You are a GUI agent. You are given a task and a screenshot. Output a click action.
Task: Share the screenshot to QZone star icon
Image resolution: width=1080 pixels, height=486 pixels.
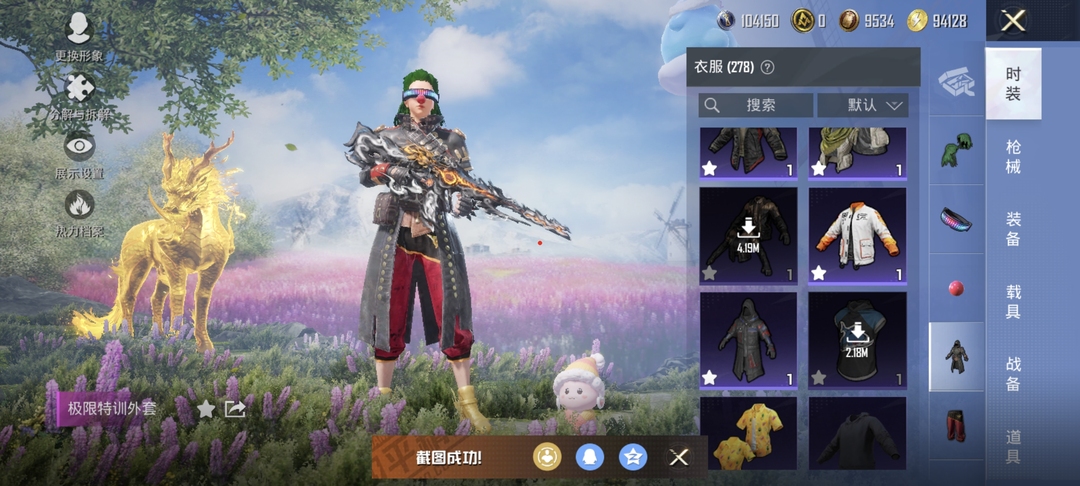[x=633, y=457]
